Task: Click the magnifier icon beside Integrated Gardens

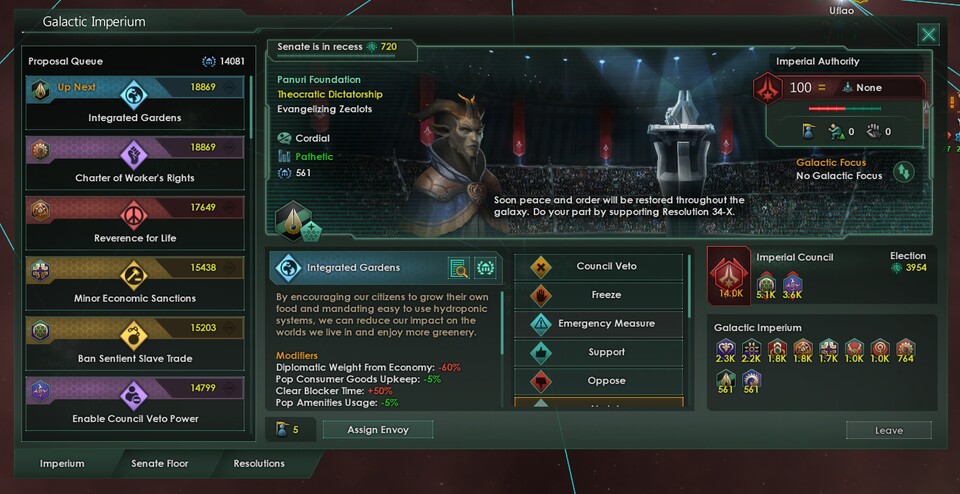Action: click(459, 268)
